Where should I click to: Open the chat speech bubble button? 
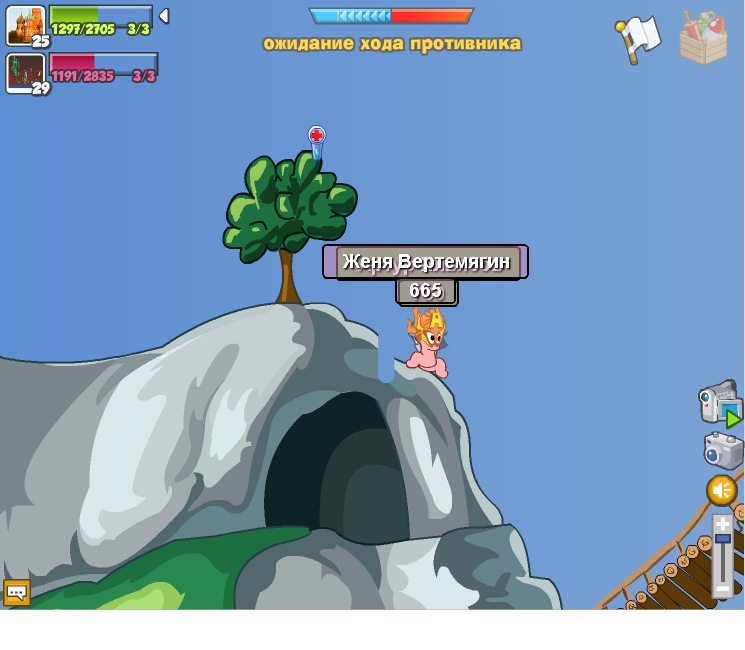(x=16, y=593)
